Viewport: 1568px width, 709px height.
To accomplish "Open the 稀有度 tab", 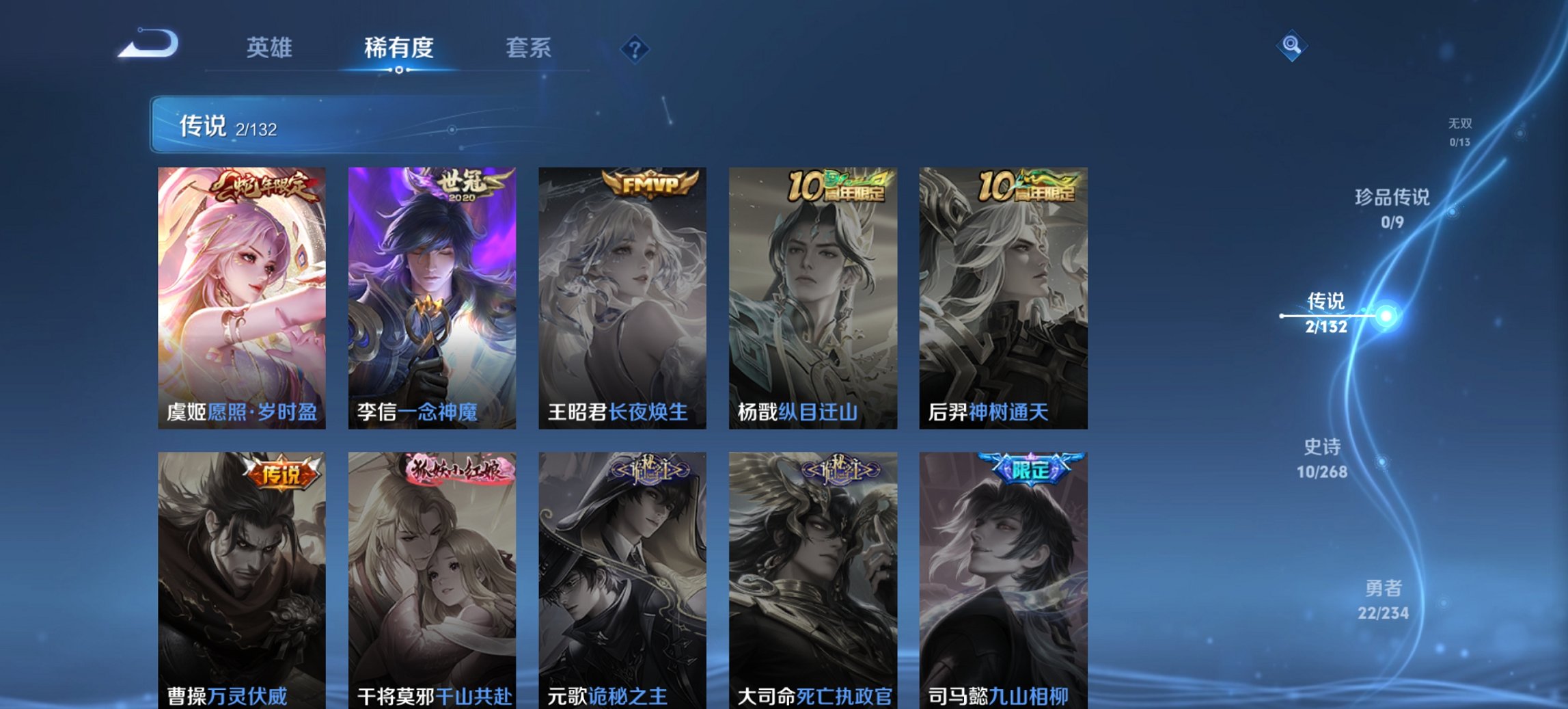I will point(400,47).
